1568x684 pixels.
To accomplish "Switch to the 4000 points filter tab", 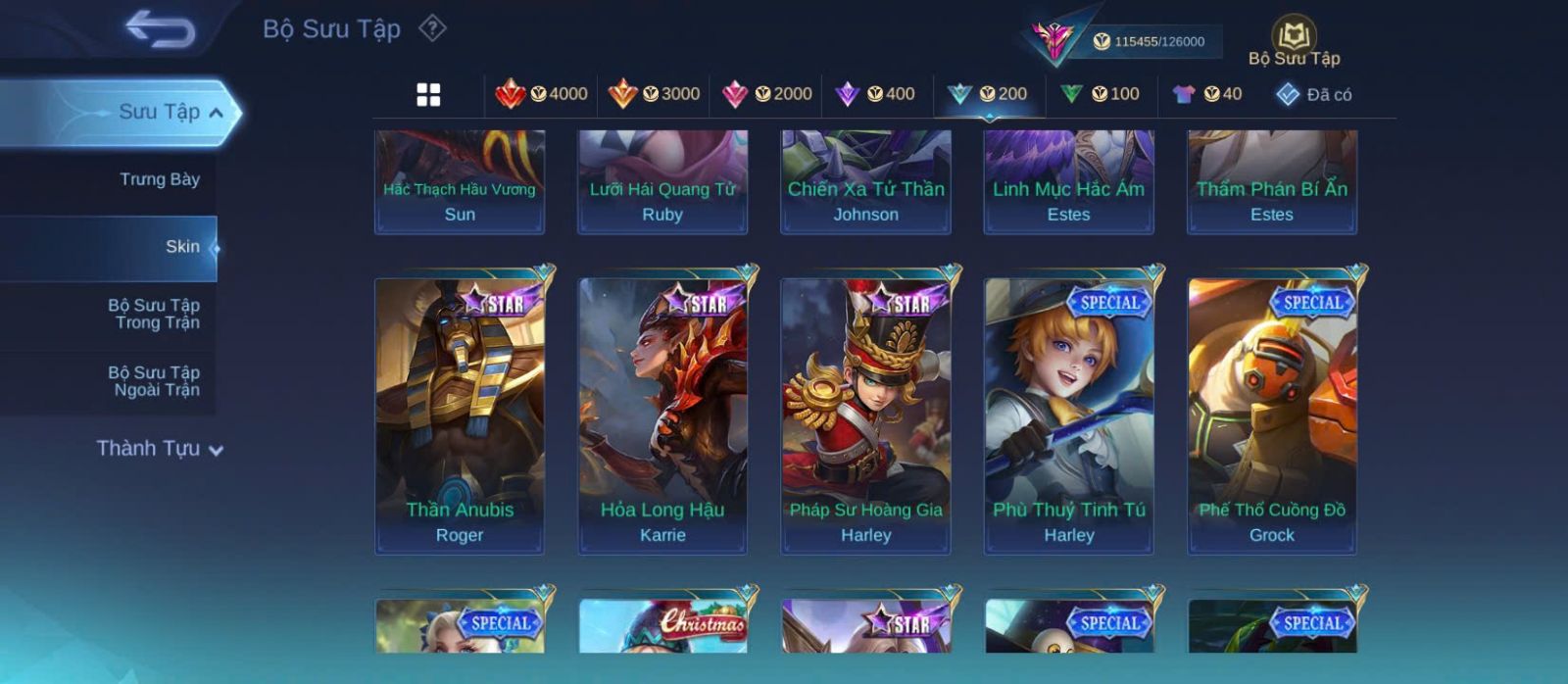I will pos(542,94).
